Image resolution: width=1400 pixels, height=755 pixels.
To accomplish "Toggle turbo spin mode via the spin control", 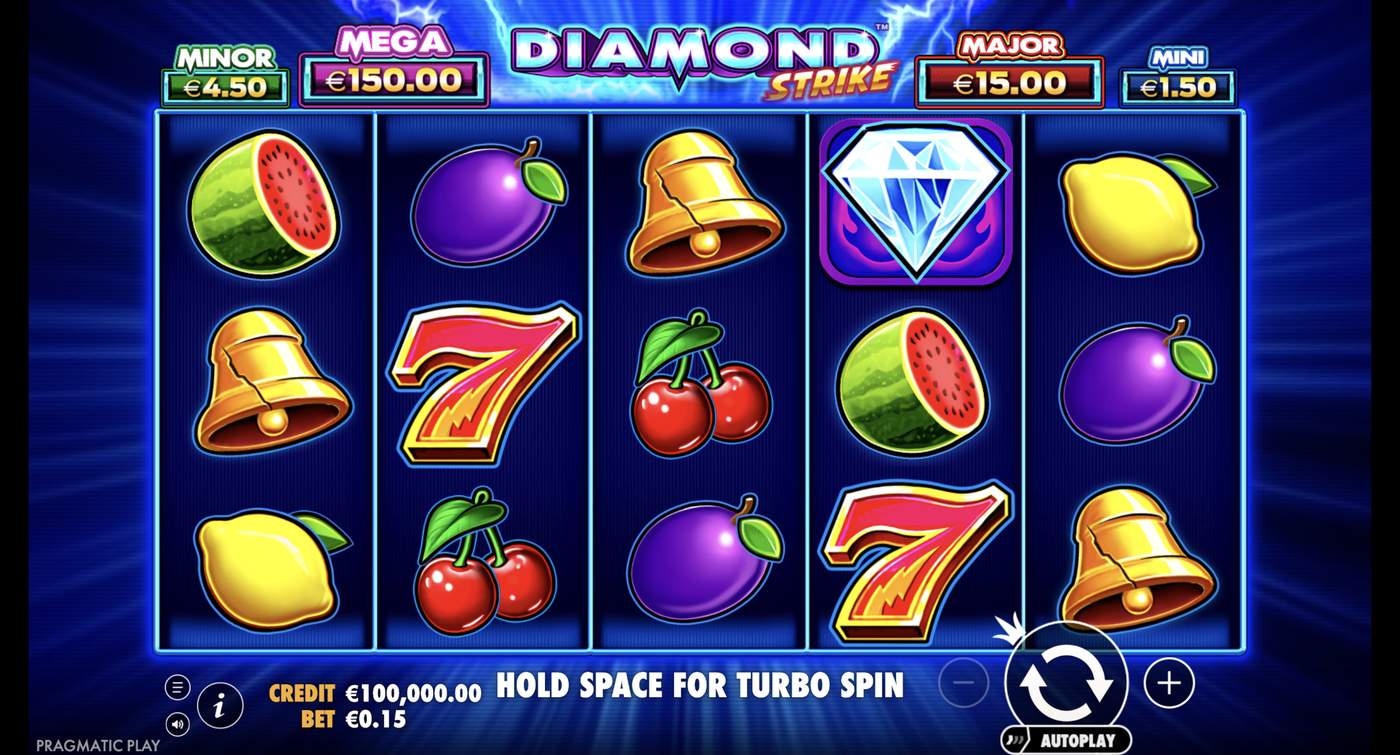I will tap(1068, 683).
